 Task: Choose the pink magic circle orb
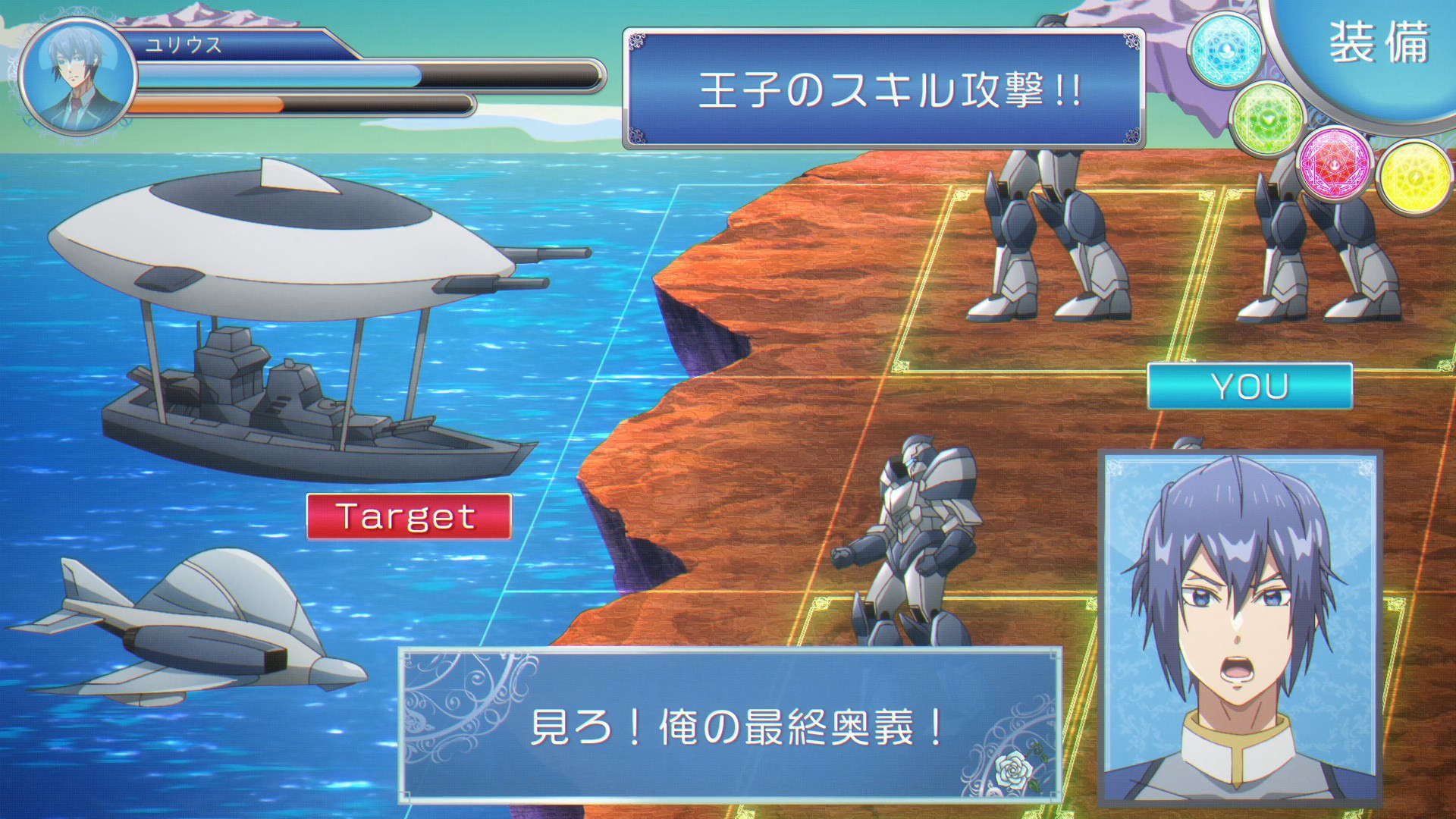coord(1335,165)
